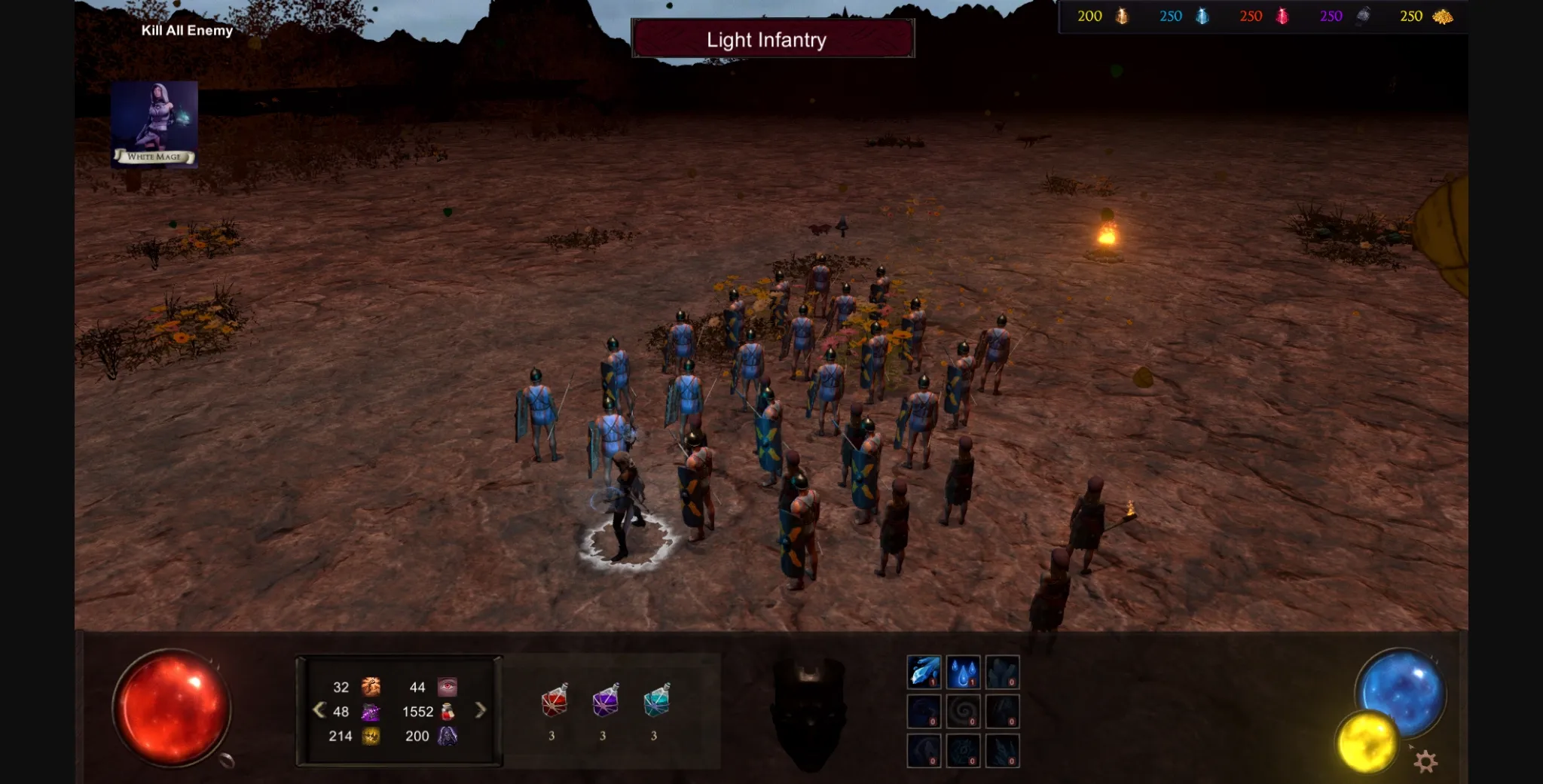Select the purple crystal weapon stat icon
Image resolution: width=1543 pixels, height=784 pixels.
point(371,713)
